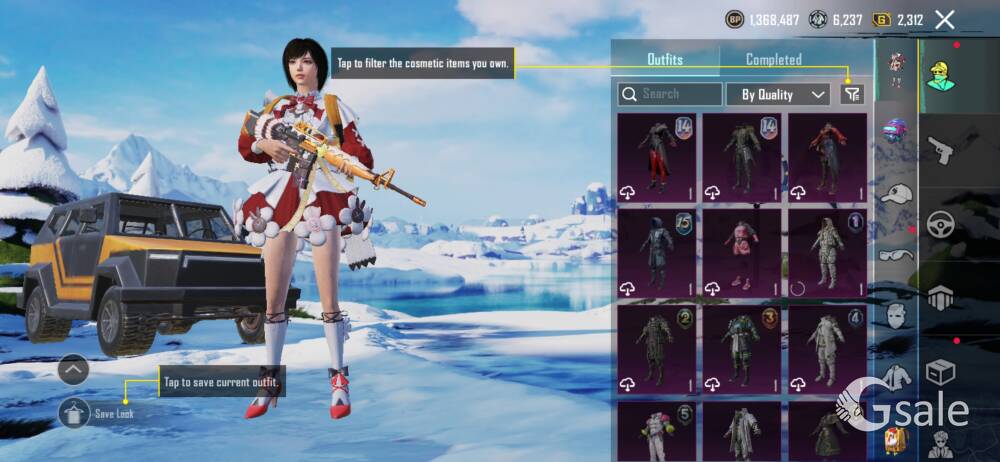
Task: Save the current look with the hanger button
Action: point(74,411)
